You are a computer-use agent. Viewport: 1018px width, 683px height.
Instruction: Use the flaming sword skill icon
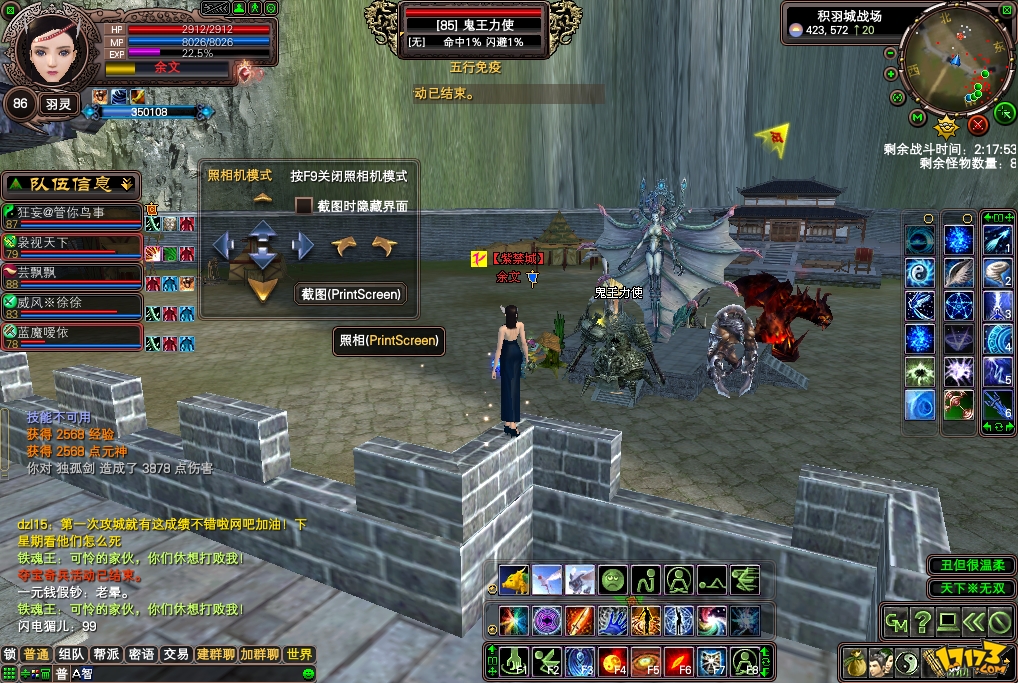[579, 620]
